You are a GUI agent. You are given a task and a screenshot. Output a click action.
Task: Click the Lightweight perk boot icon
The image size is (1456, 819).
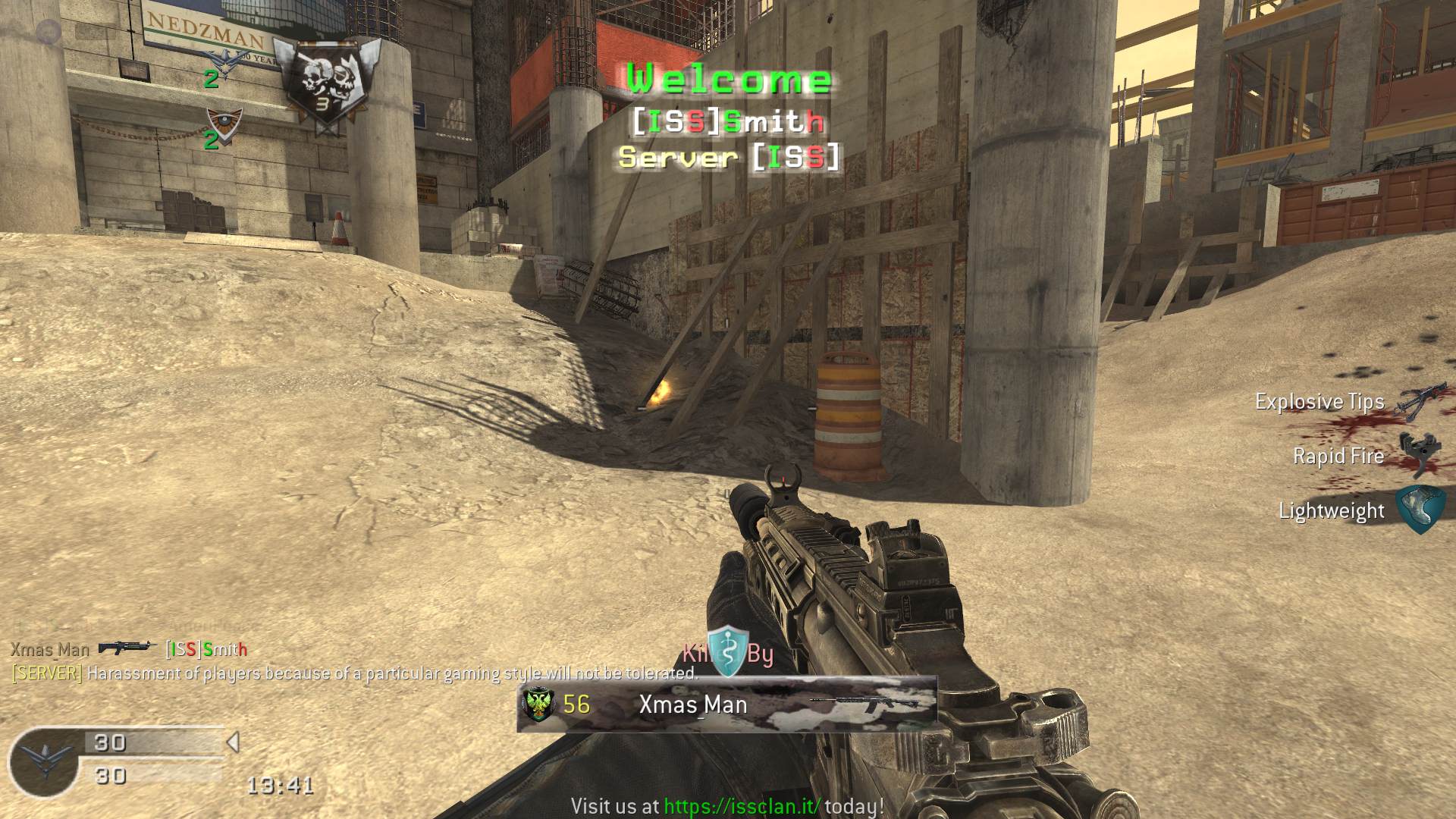tap(1420, 510)
